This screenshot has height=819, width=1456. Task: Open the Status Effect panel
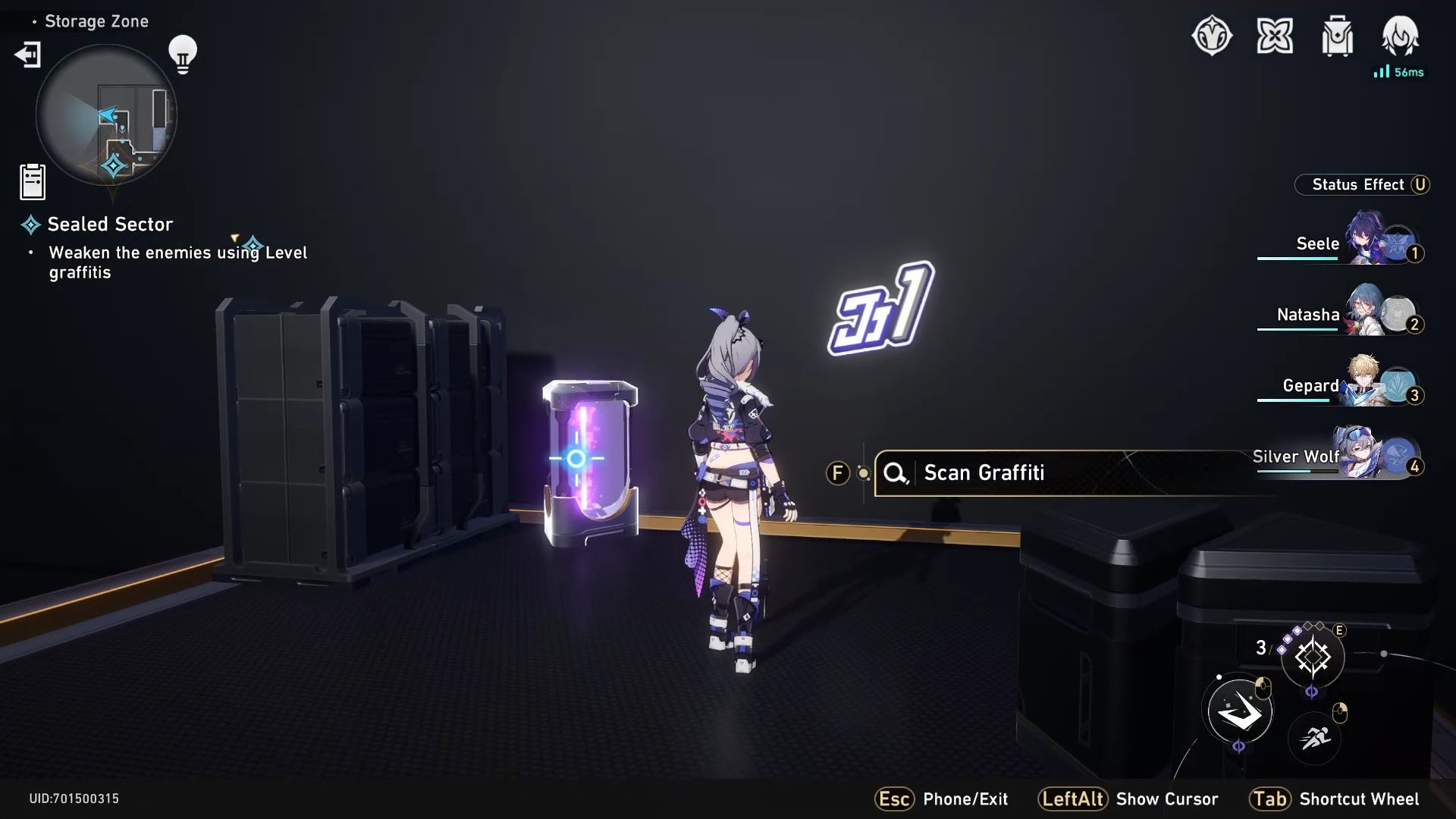click(x=1362, y=184)
